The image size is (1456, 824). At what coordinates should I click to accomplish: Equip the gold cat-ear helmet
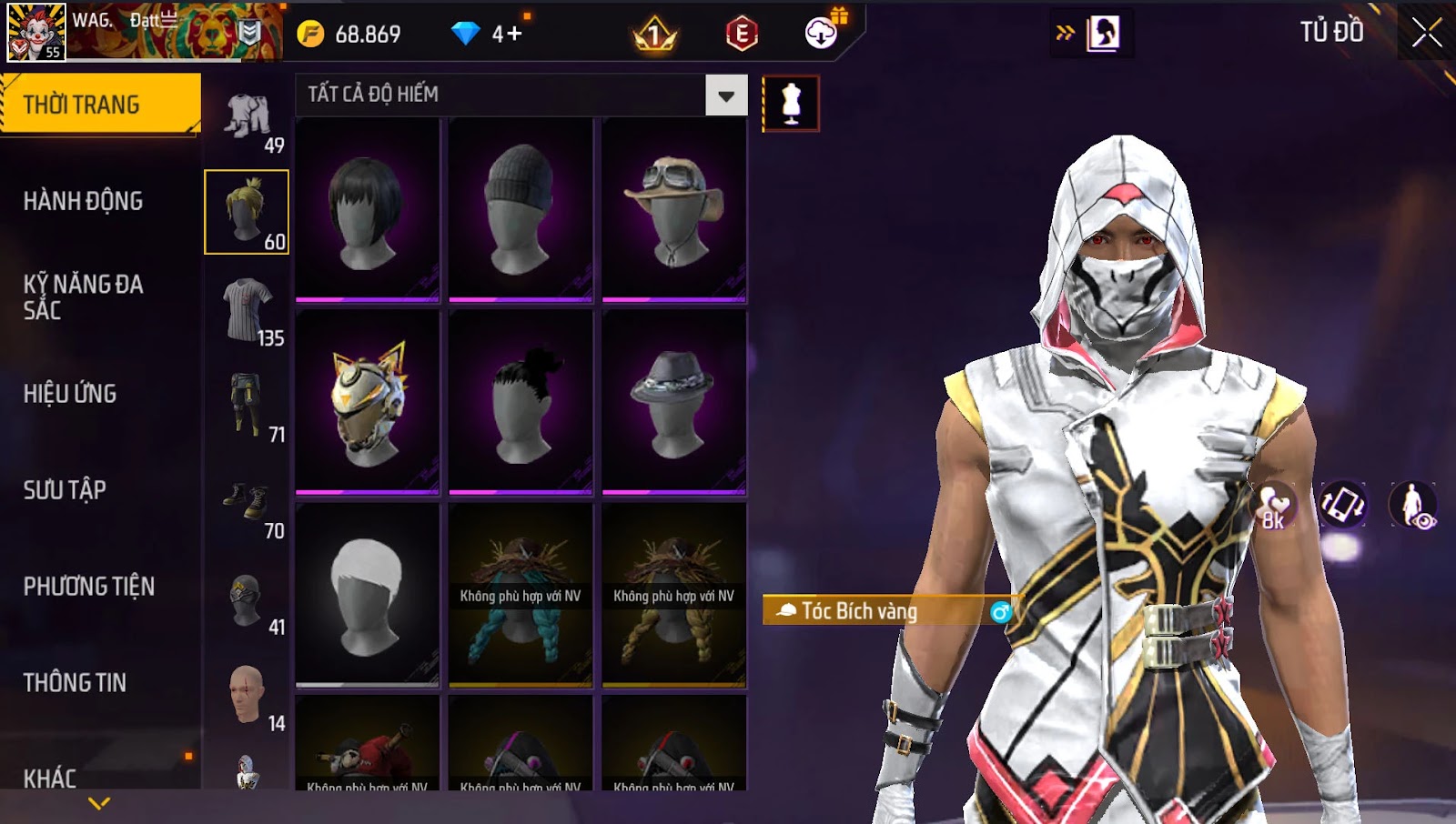(368, 403)
